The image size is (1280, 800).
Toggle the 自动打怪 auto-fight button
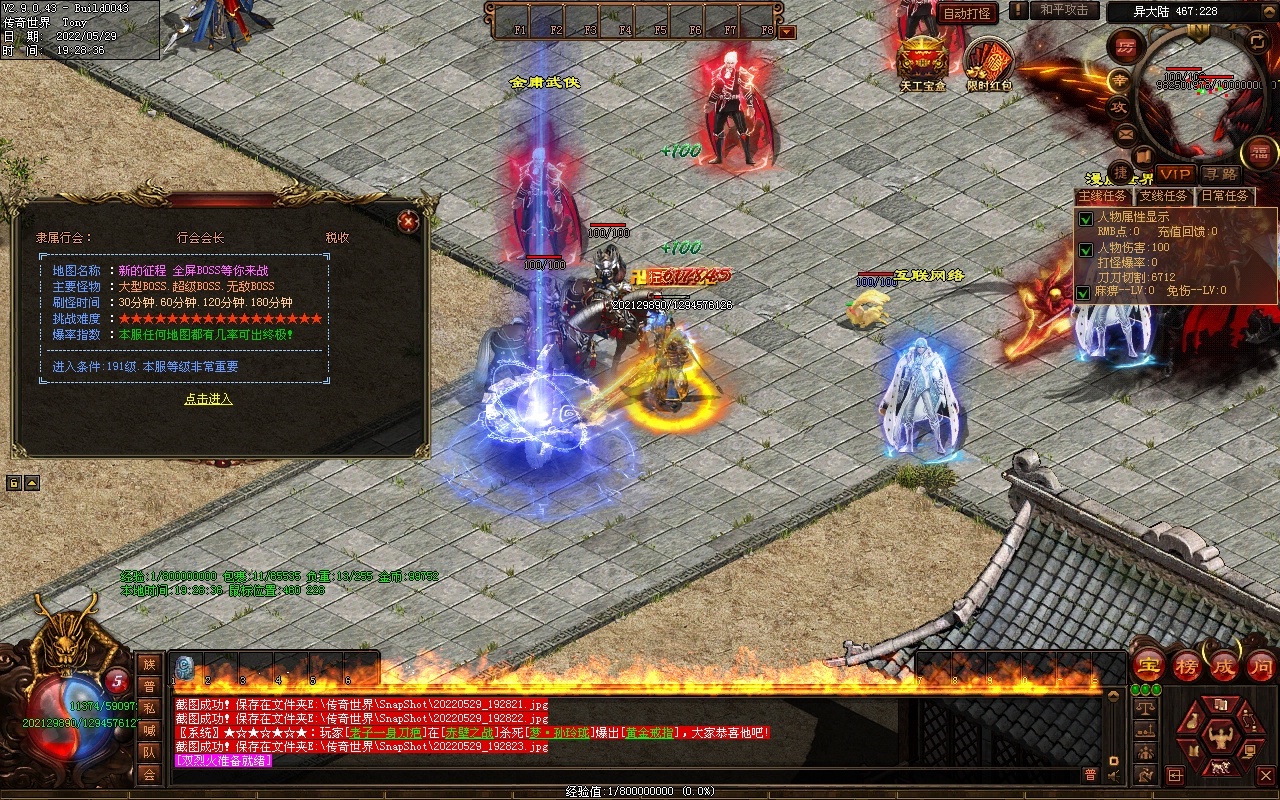967,13
